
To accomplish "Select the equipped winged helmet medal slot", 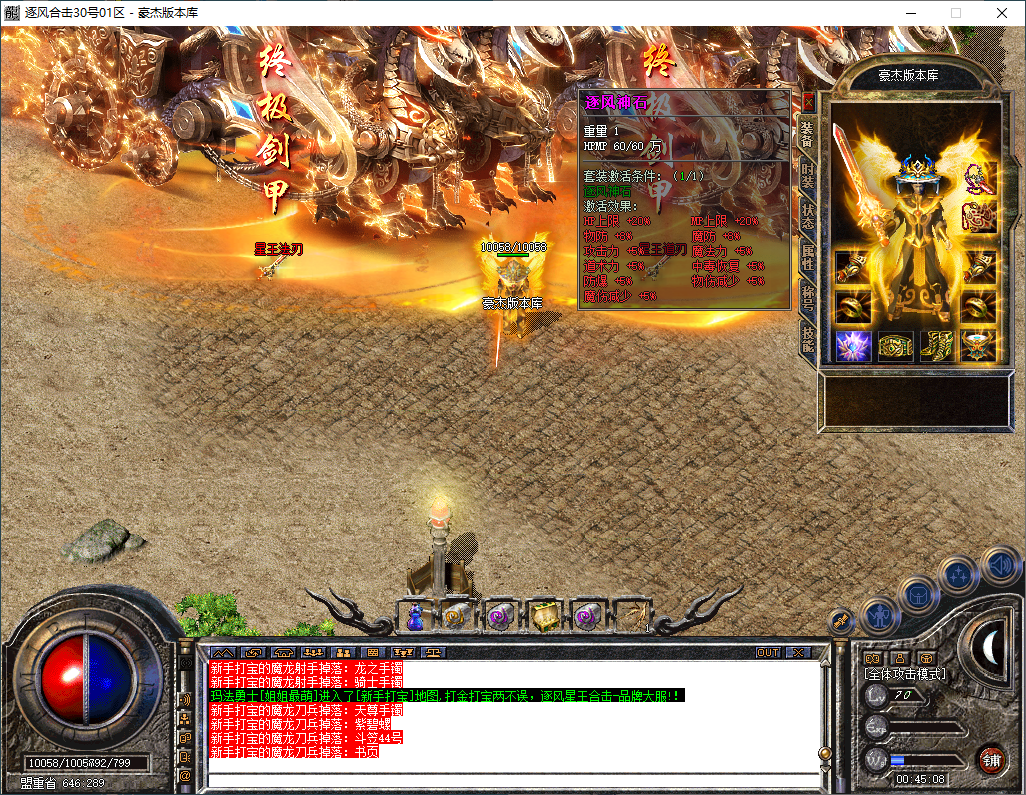I will (x=979, y=346).
